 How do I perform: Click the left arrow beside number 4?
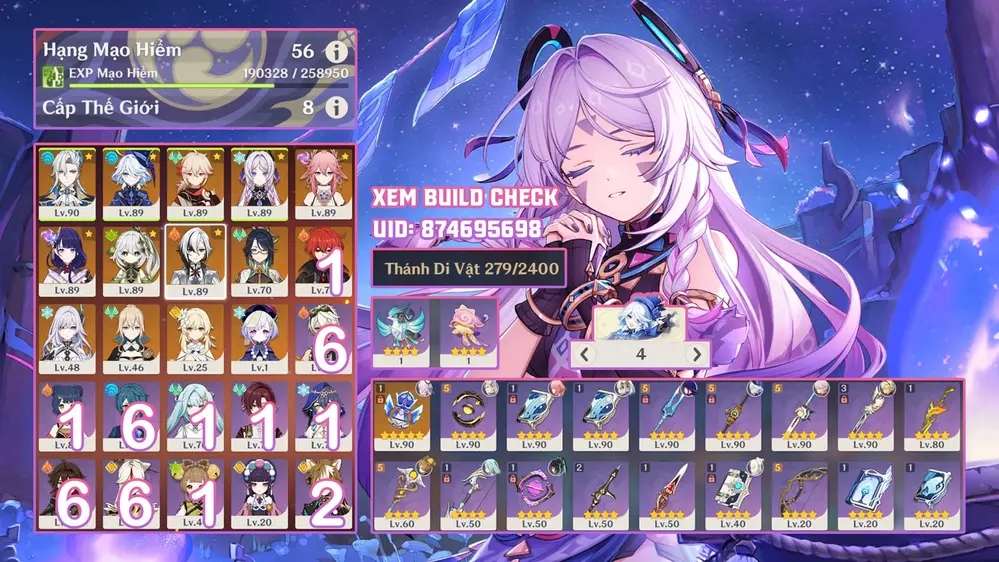click(584, 354)
